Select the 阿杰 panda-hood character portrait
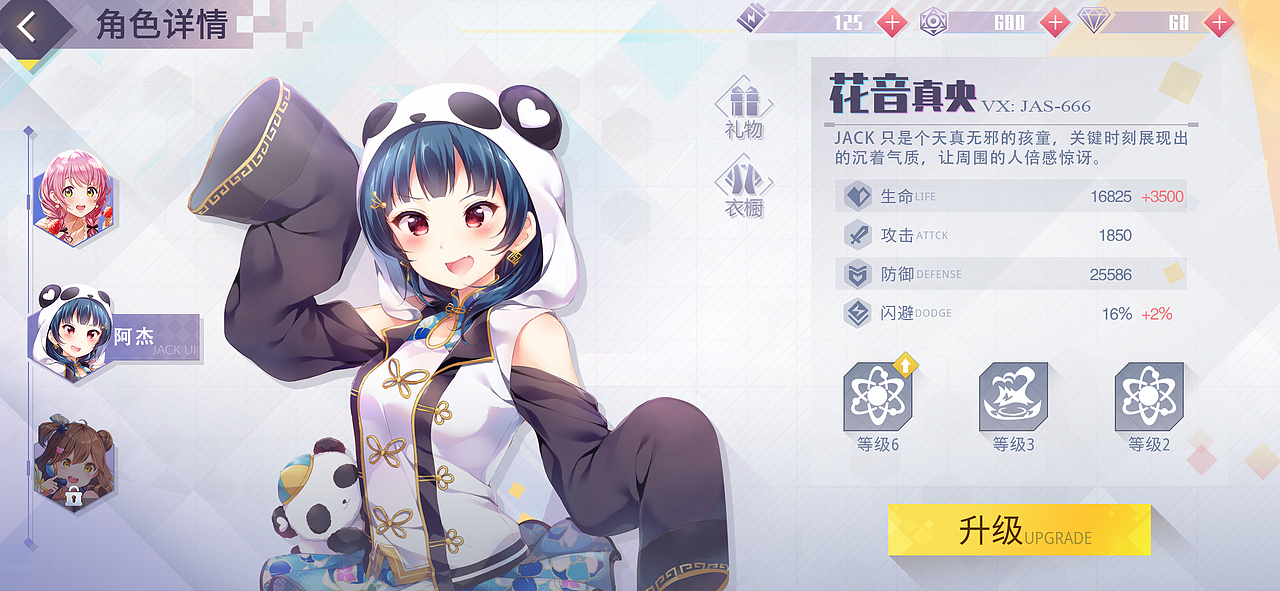The width and height of the screenshot is (1280, 591). (76, 333)
